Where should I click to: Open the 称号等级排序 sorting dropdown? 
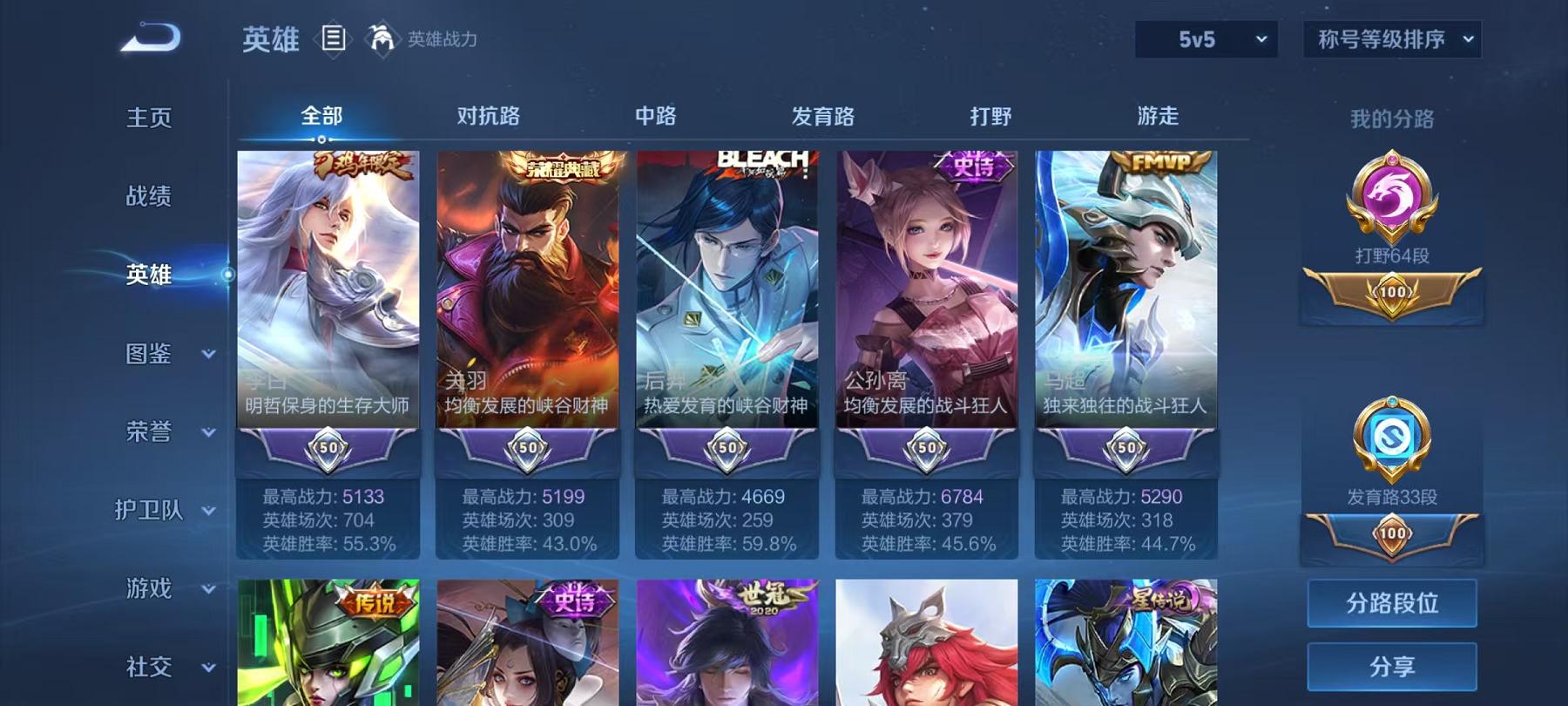click(x=1389, y=37)
